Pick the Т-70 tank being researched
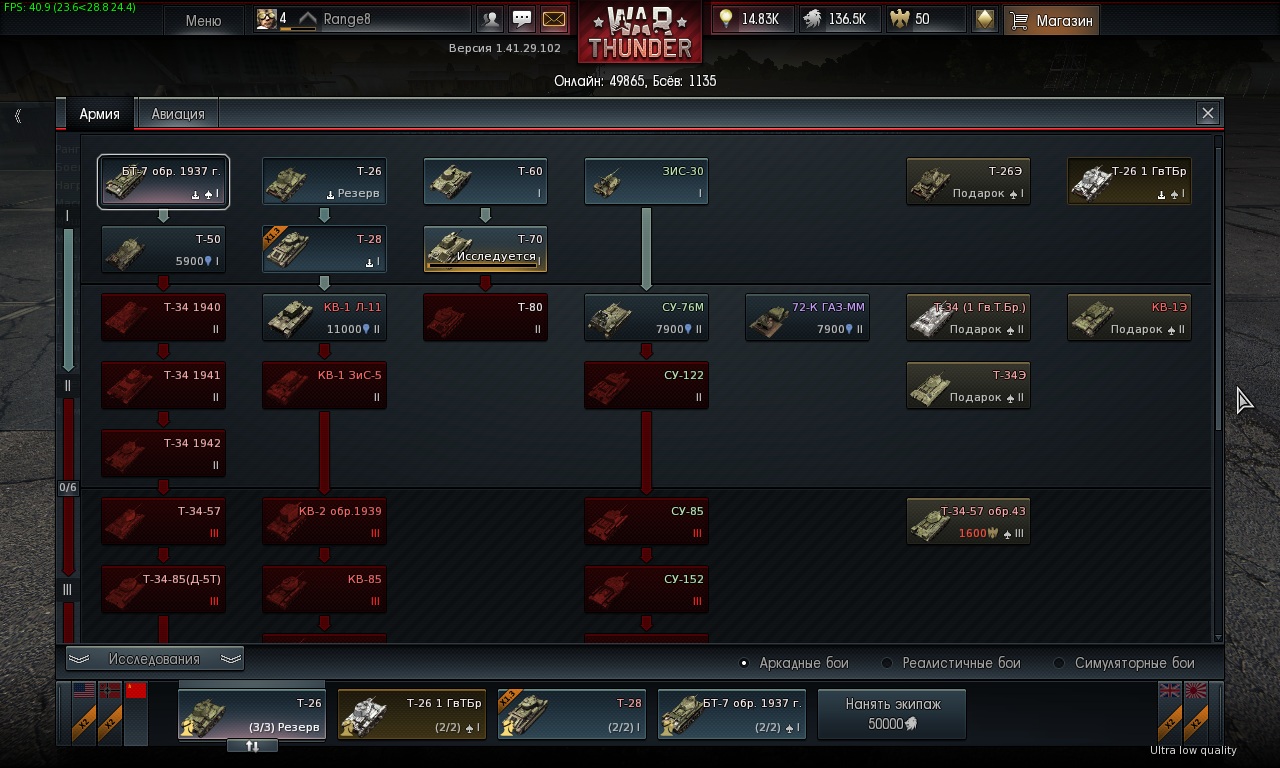 485,250
